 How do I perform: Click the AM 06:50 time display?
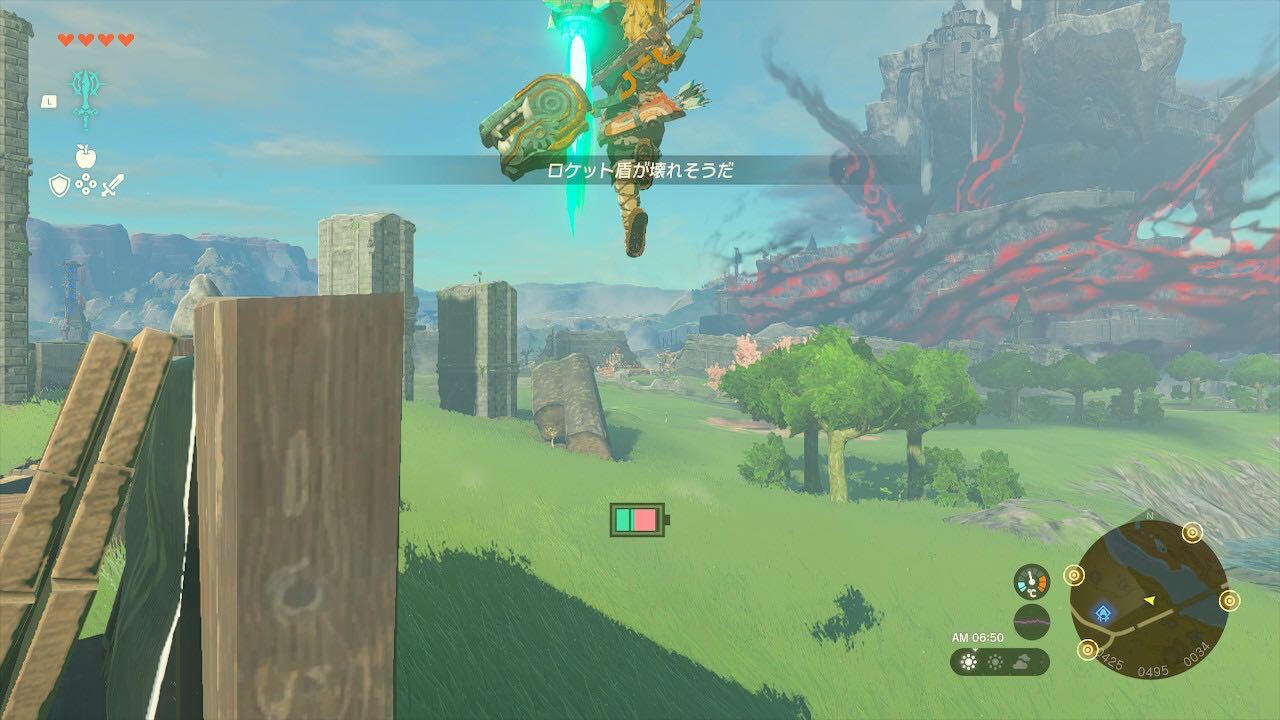pos(977,637)
